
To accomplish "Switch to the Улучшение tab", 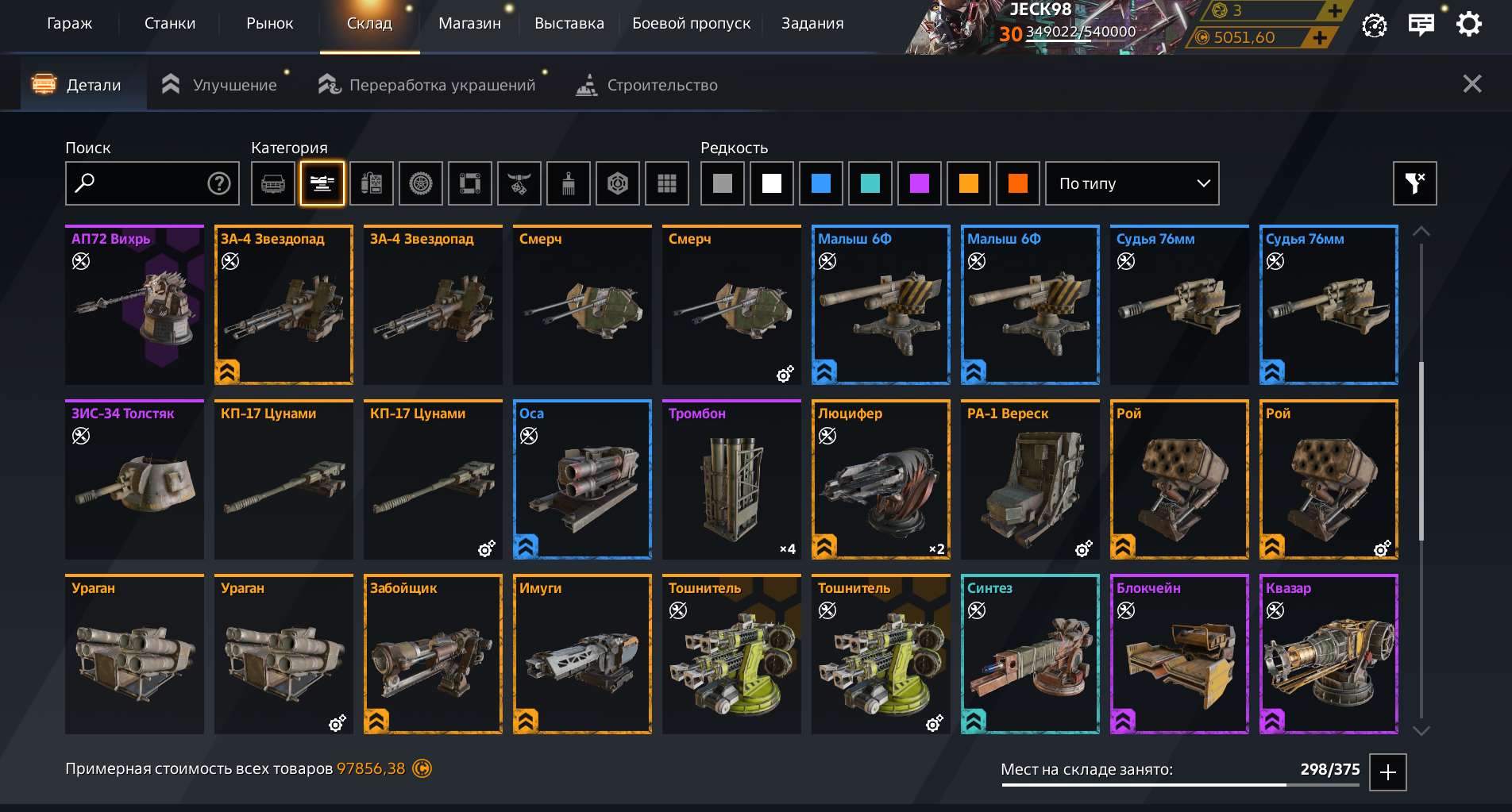I will coord(220,85).
